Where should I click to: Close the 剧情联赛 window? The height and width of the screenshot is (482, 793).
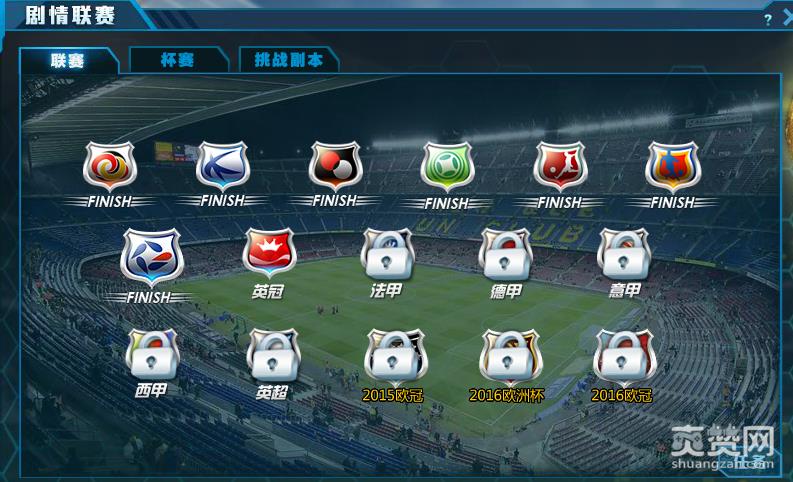tap(787, 18)
